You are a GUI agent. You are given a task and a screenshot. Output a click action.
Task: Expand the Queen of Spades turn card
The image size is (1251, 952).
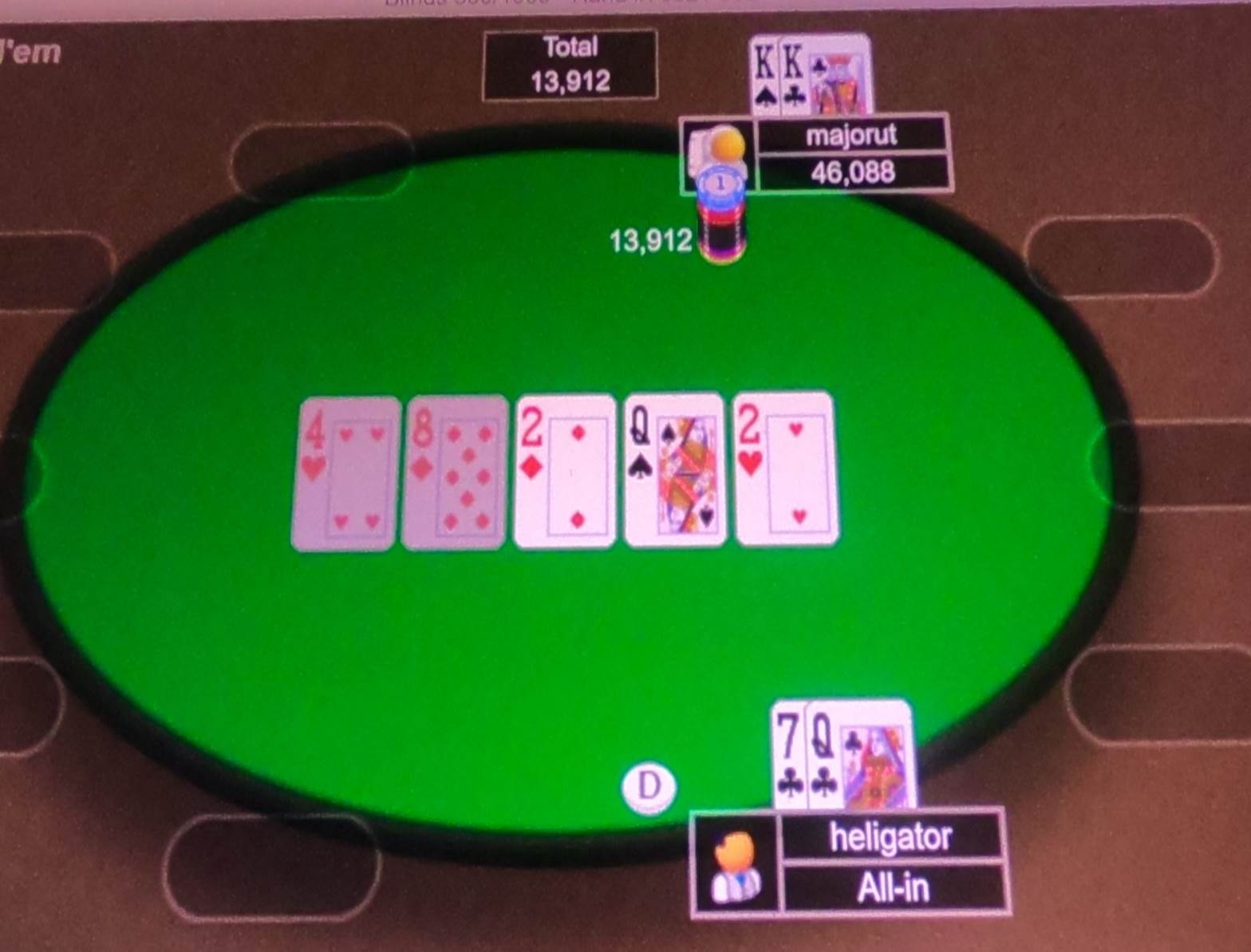coord(675,471)
